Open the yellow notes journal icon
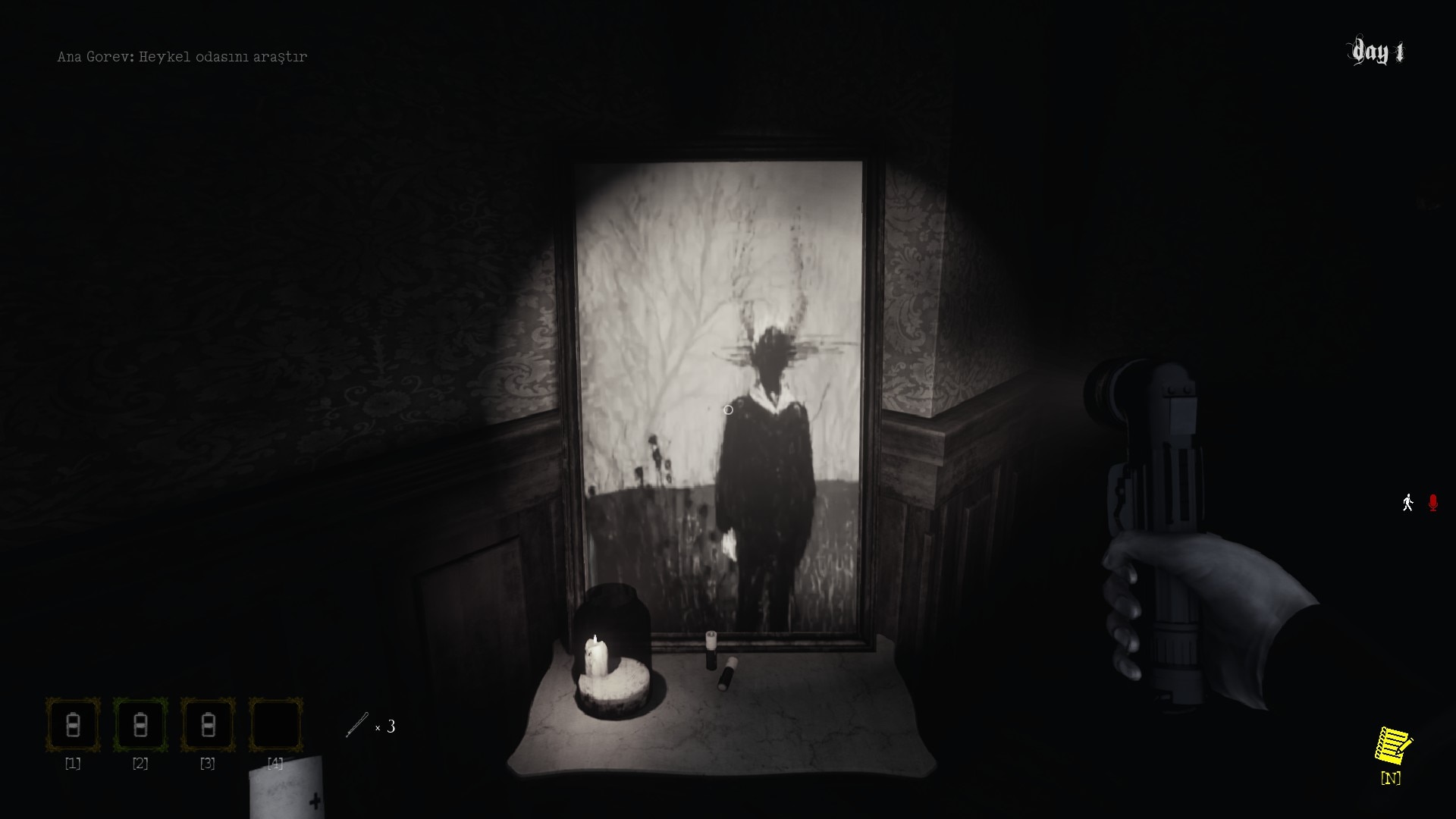The height and width of the screenshot is (819, 1456). 1392,747
